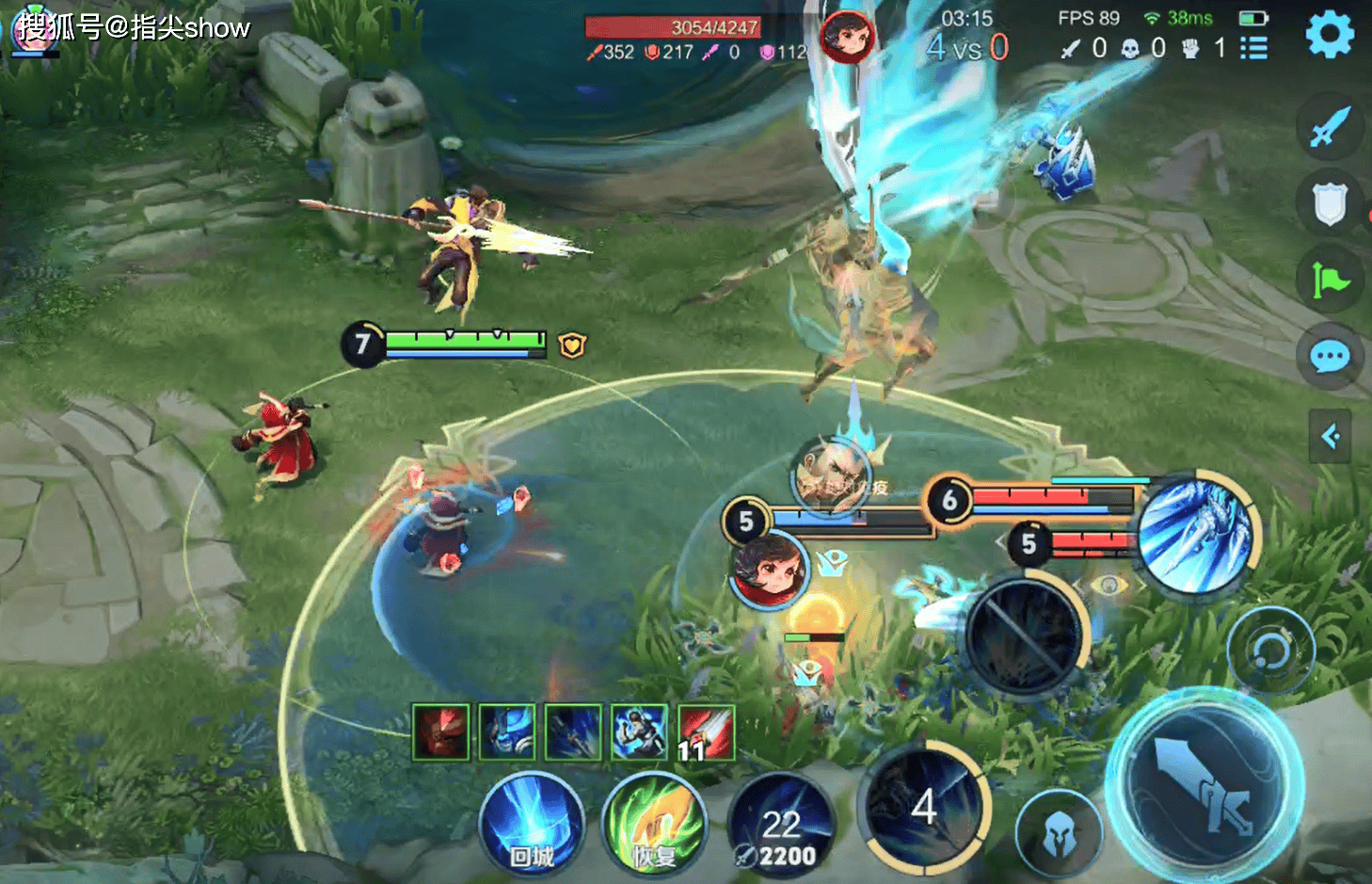Tap the helmet hero-target button

click(x=1059, y=834)
